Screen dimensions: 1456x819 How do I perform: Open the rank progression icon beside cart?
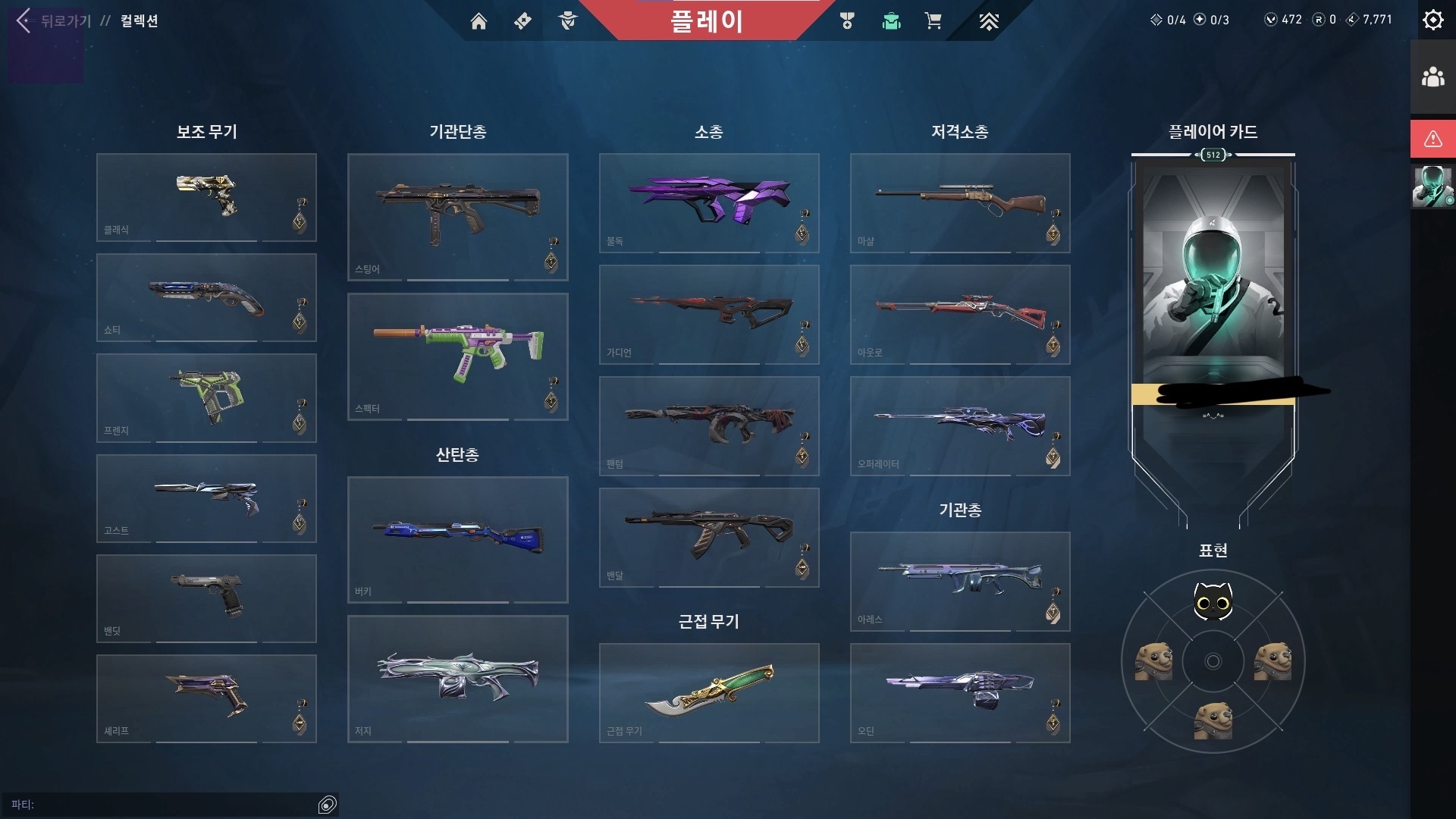tap(988, 21)
